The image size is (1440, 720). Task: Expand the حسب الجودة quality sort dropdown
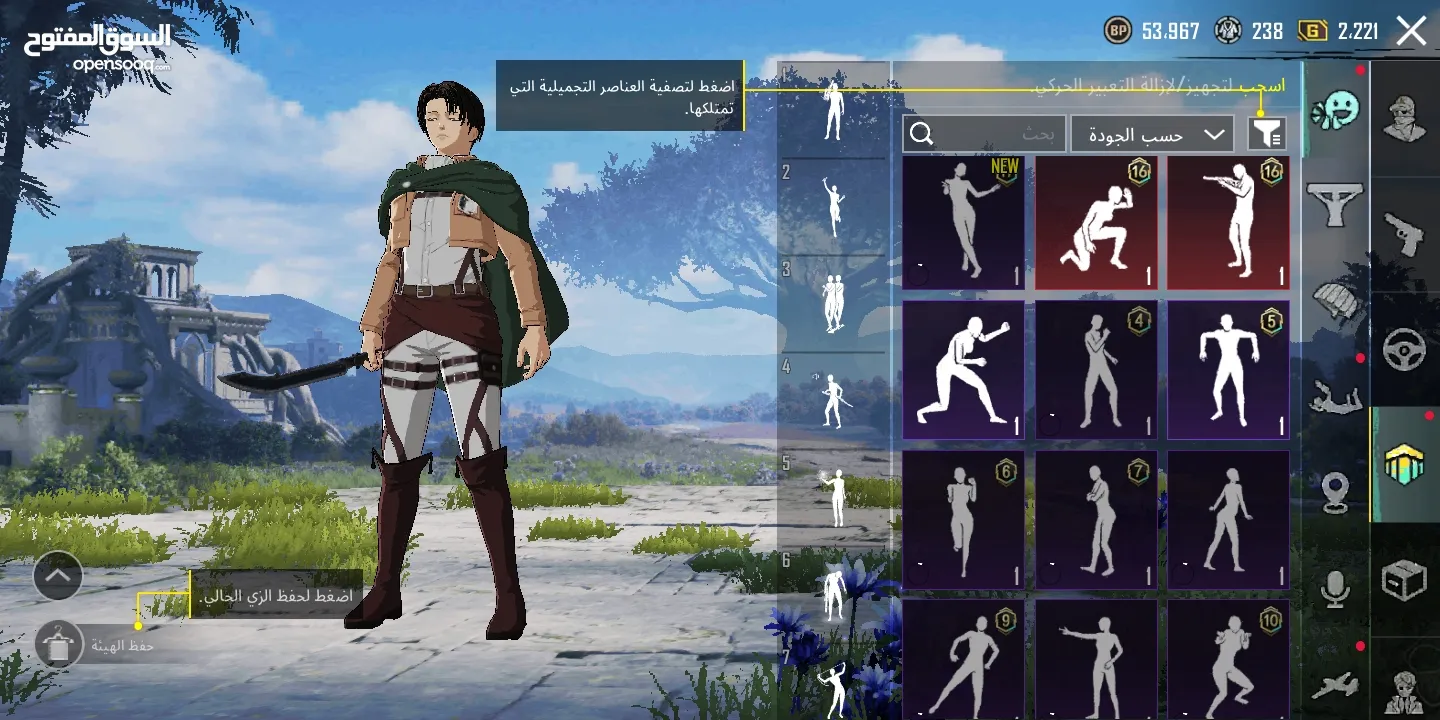[x=1150, y=133]
